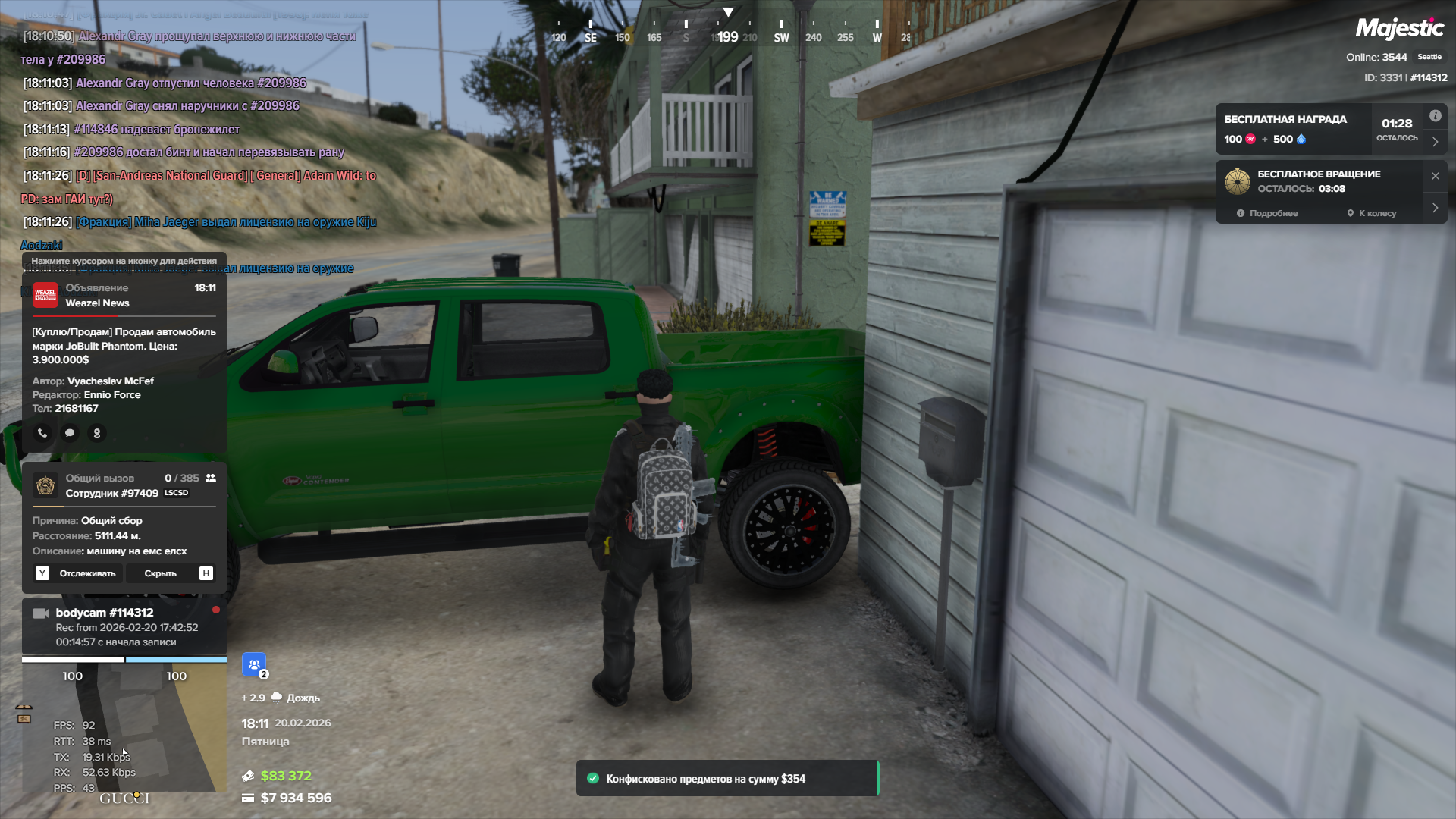
Task: Select the bodycam recording panel
Action: 124,627
